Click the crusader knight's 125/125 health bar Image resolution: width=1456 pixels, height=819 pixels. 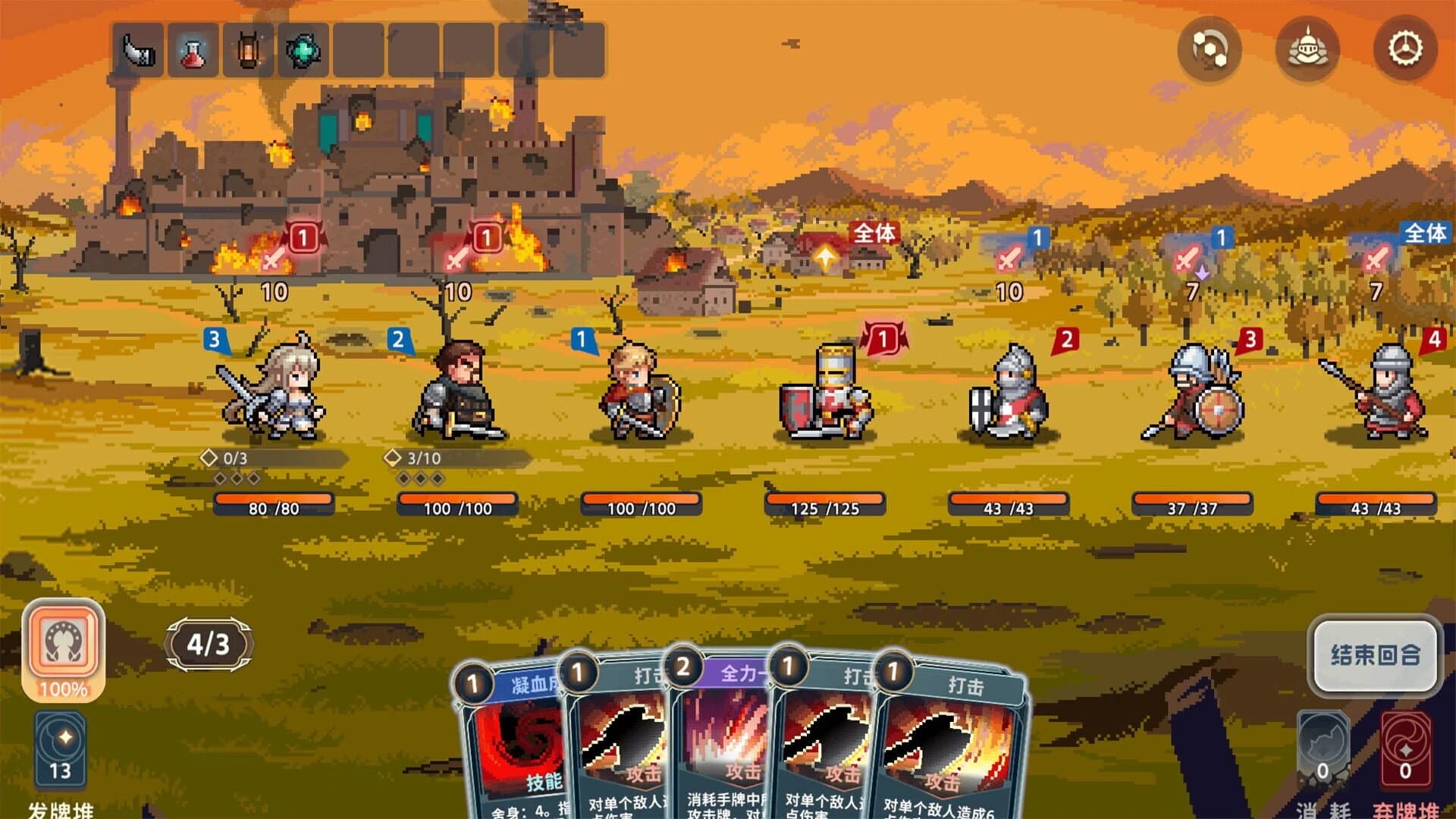[x=827, y=504]
